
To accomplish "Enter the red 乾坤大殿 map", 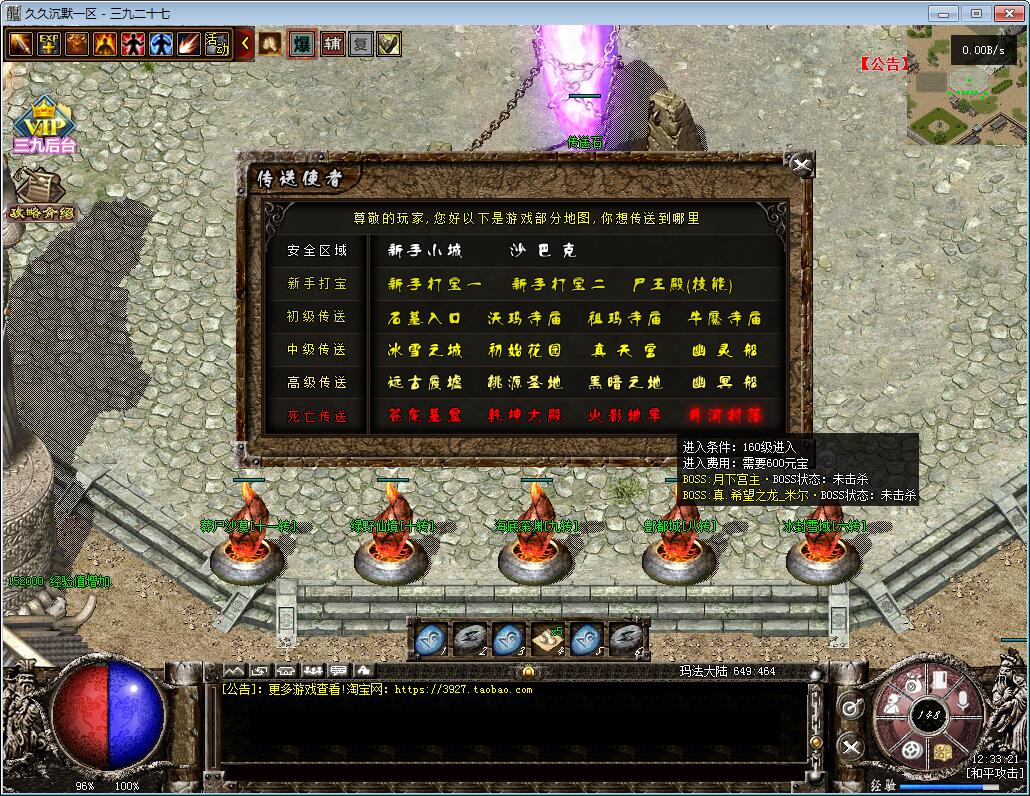I will coord(524,416).
